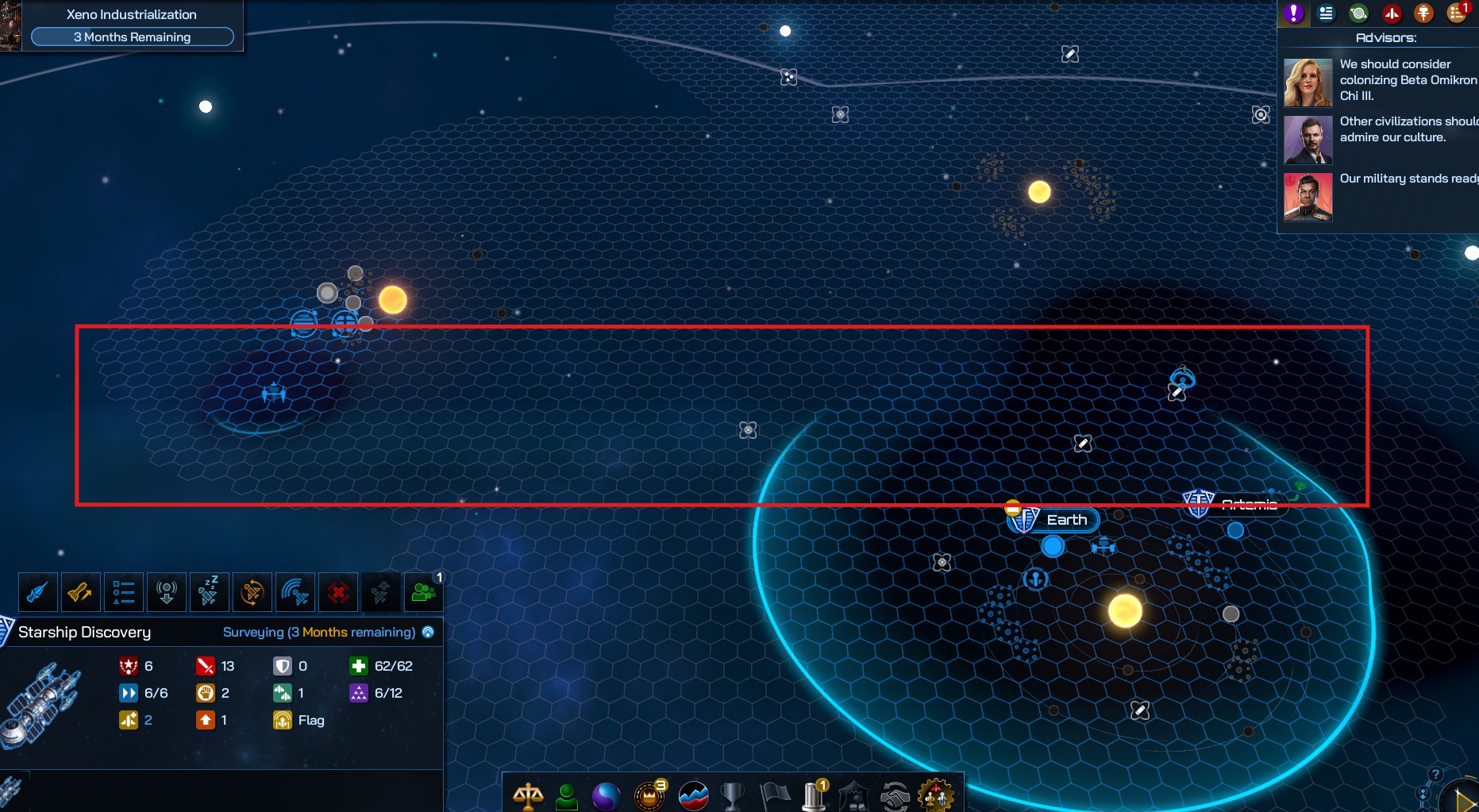Open the golden scales governance screen
Image resolution: width=1479 pixels, height=812 pixels.
point(528,795)
